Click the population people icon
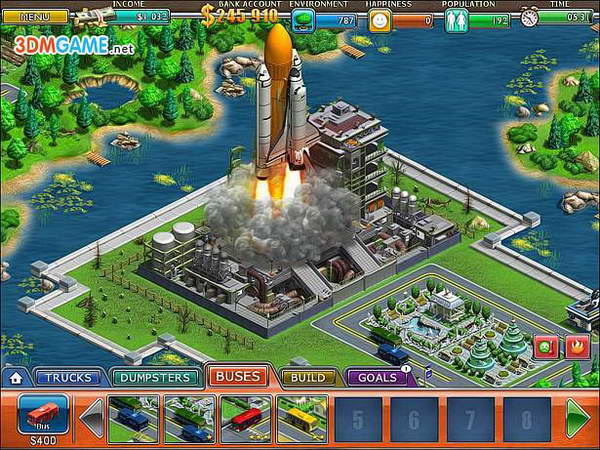600x450 pixels. click(456, 19)
